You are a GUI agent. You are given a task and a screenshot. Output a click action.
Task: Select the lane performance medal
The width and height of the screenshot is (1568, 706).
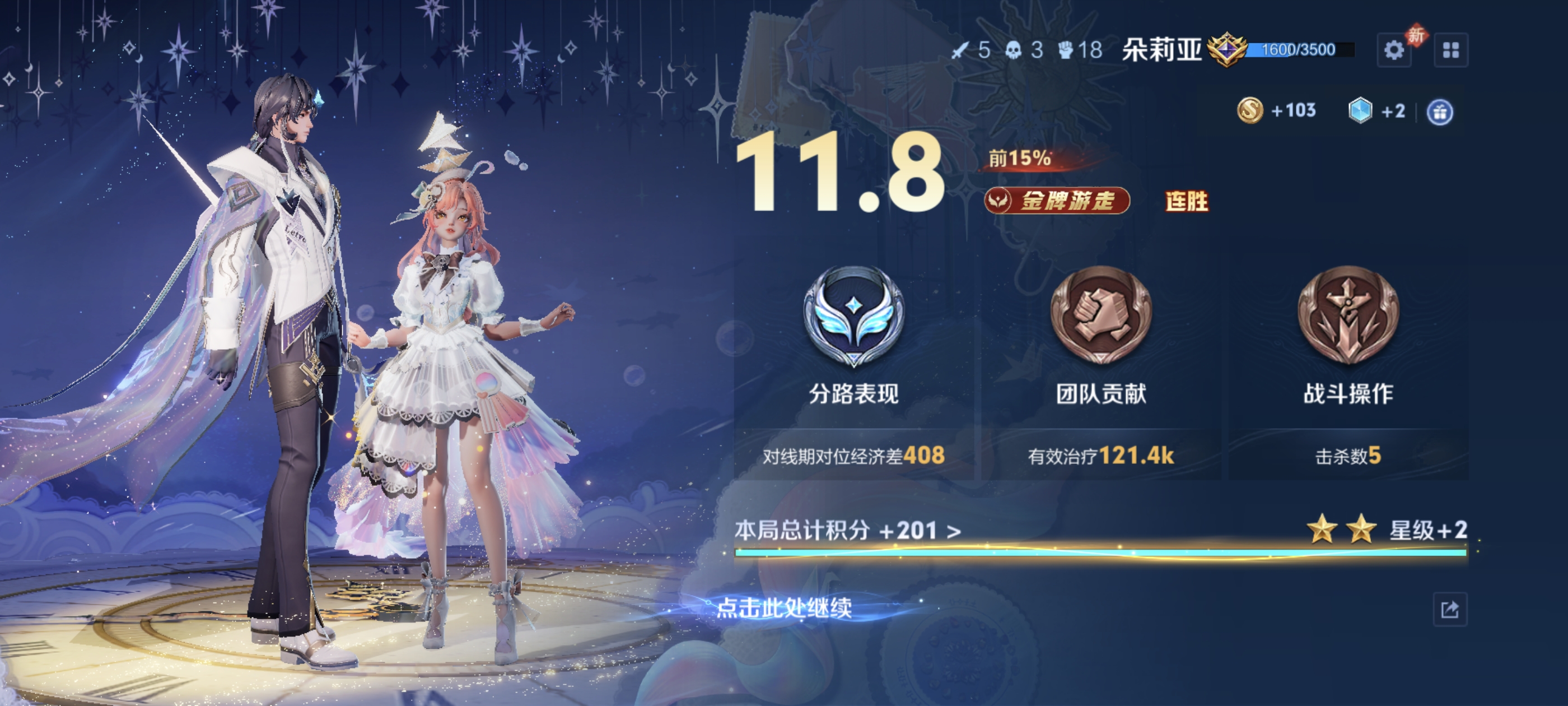coord(853,317)
